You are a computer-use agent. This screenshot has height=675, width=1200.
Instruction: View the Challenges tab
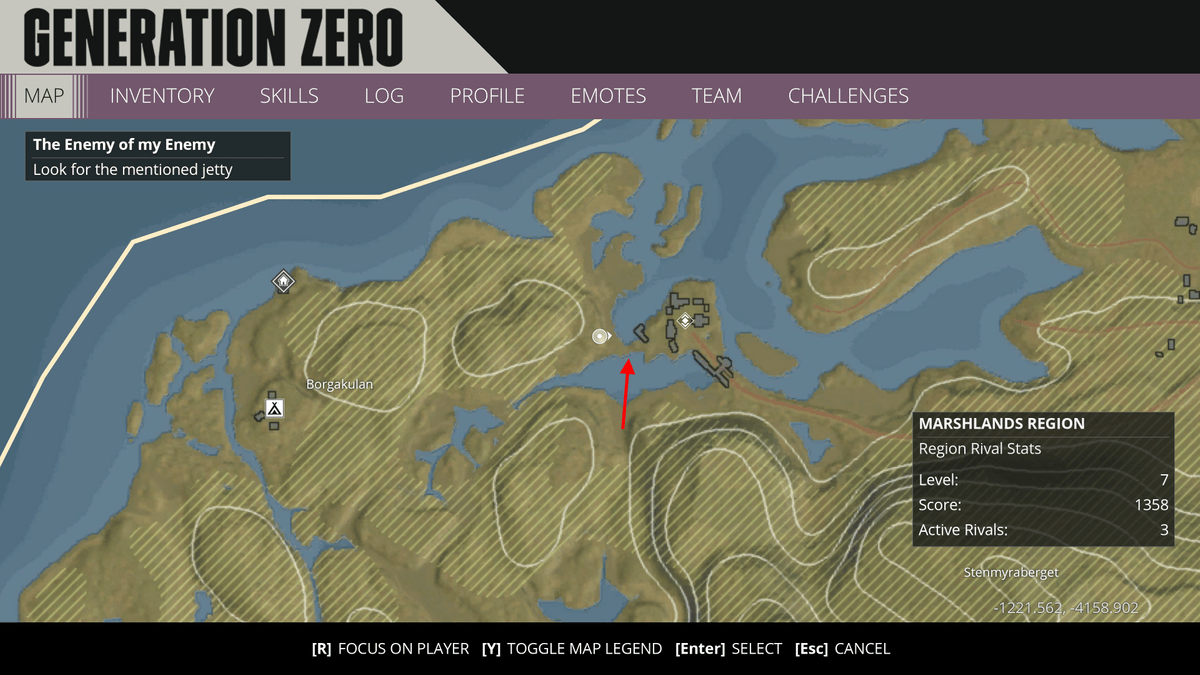848,96
